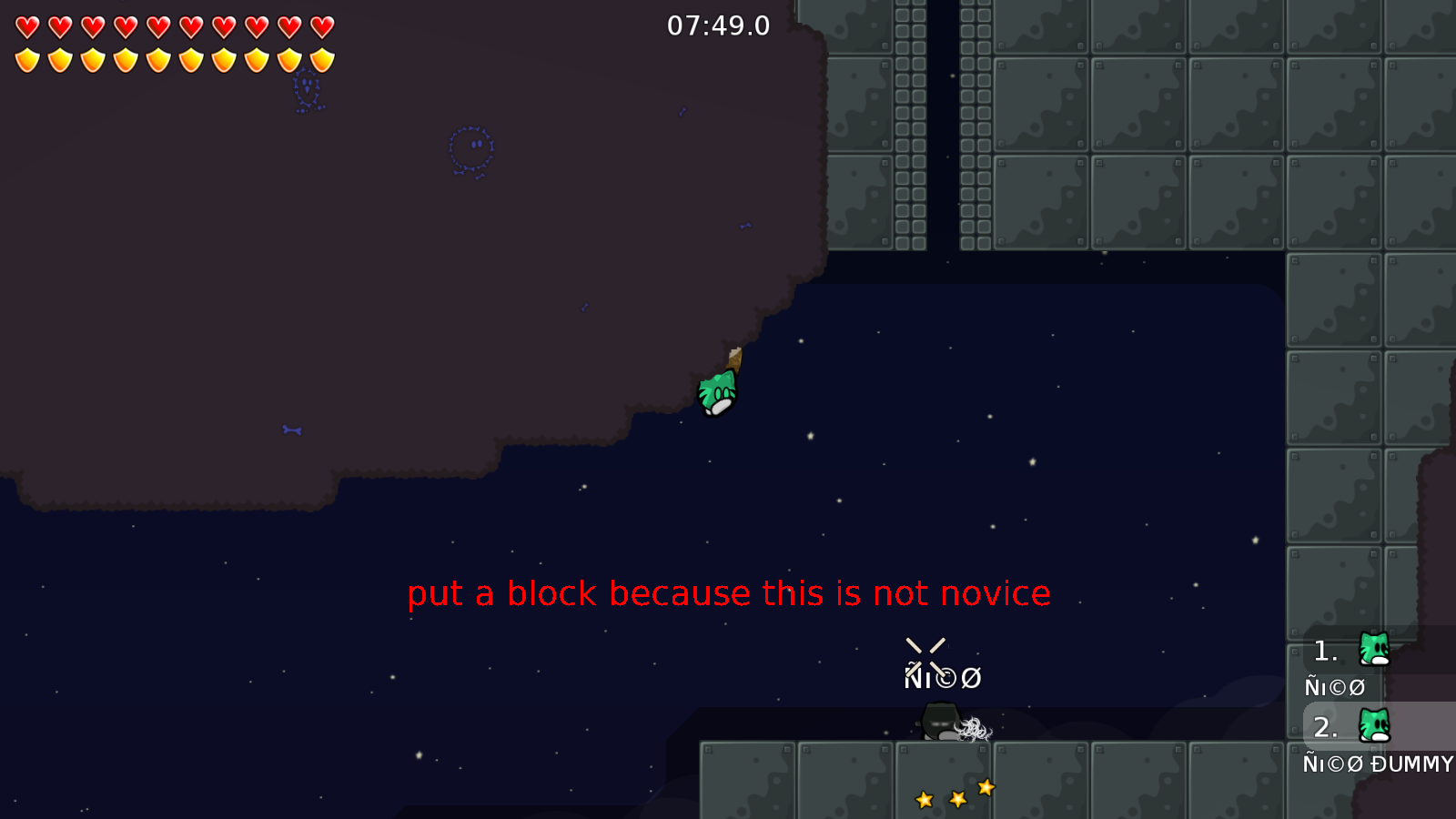
Task: Click the red broadcast message about novice blocks
Action: coord(730,593)
